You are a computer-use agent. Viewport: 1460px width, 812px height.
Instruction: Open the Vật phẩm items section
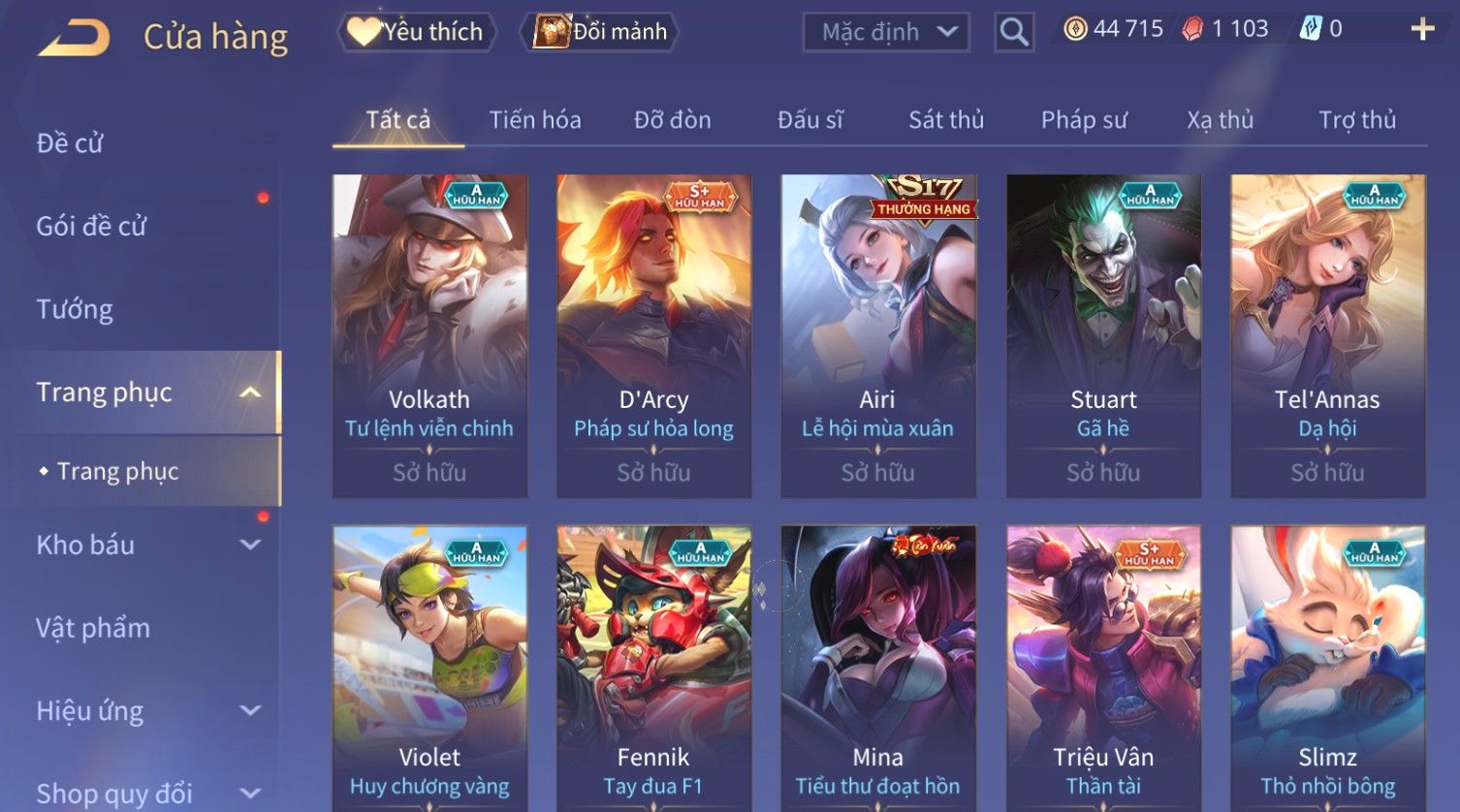(x=93, y=628)
